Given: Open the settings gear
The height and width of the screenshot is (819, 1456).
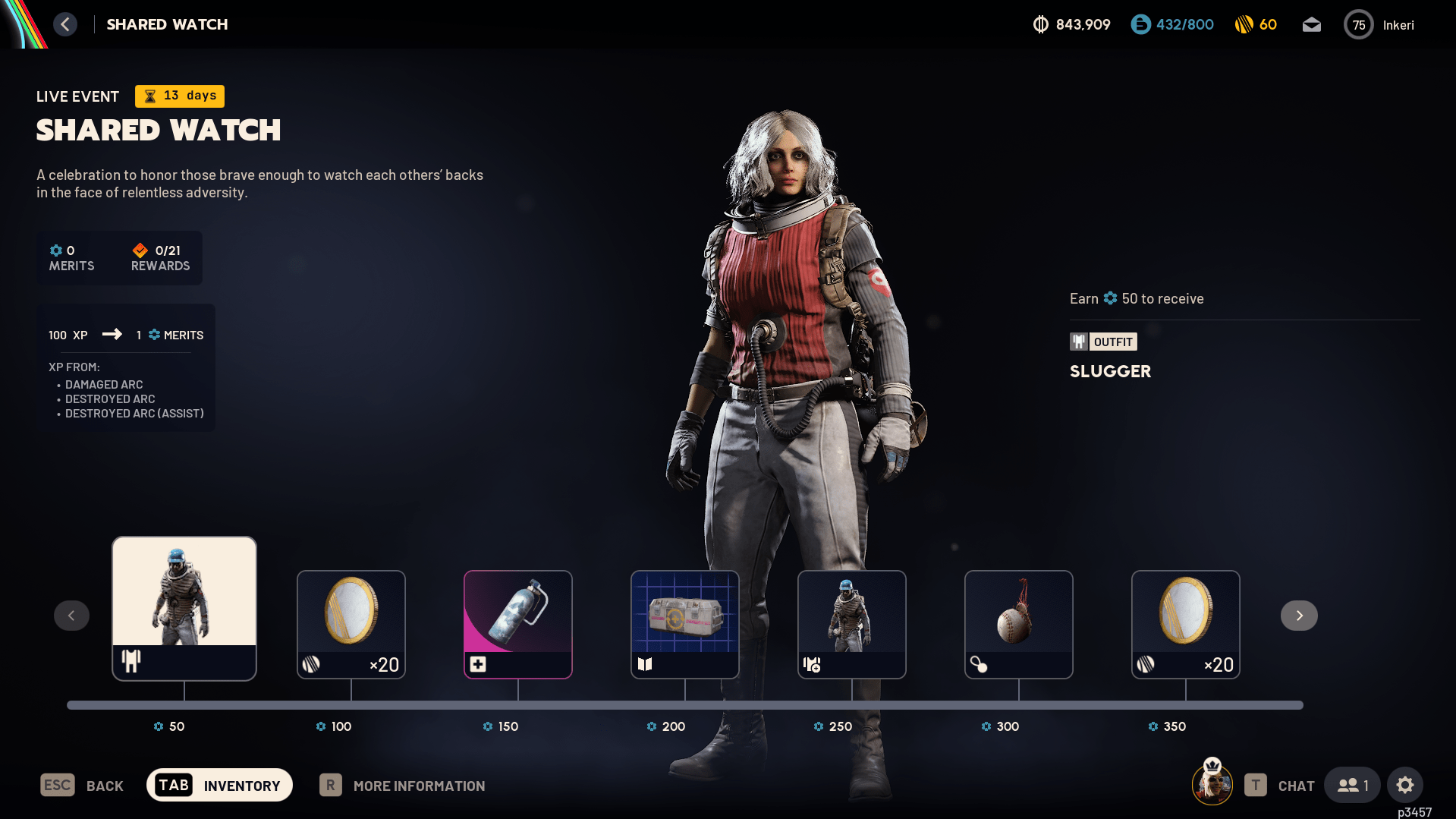Looking at the screenshot, I should pos(1405,786).
